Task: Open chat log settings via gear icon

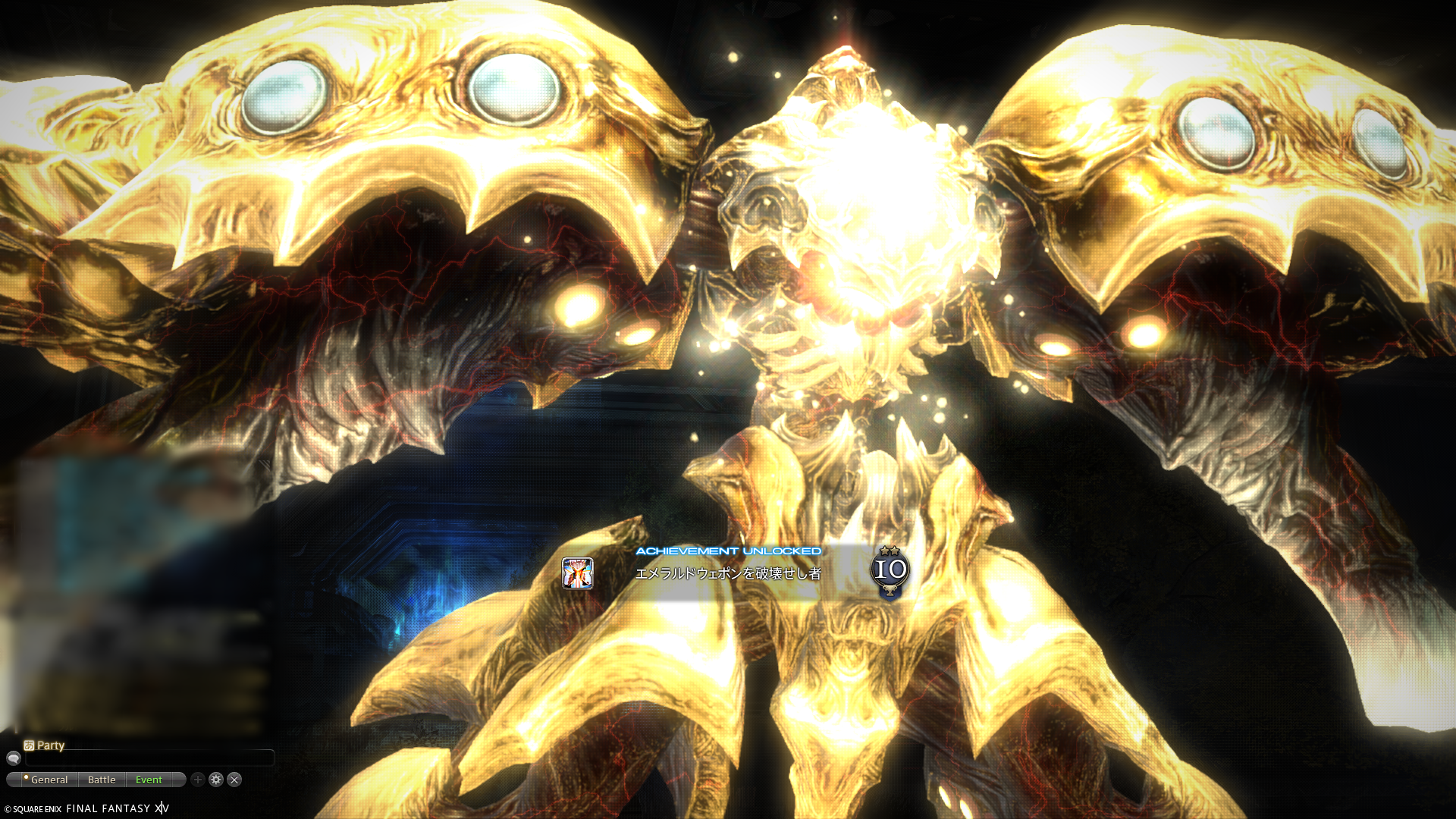Action: 216,780
